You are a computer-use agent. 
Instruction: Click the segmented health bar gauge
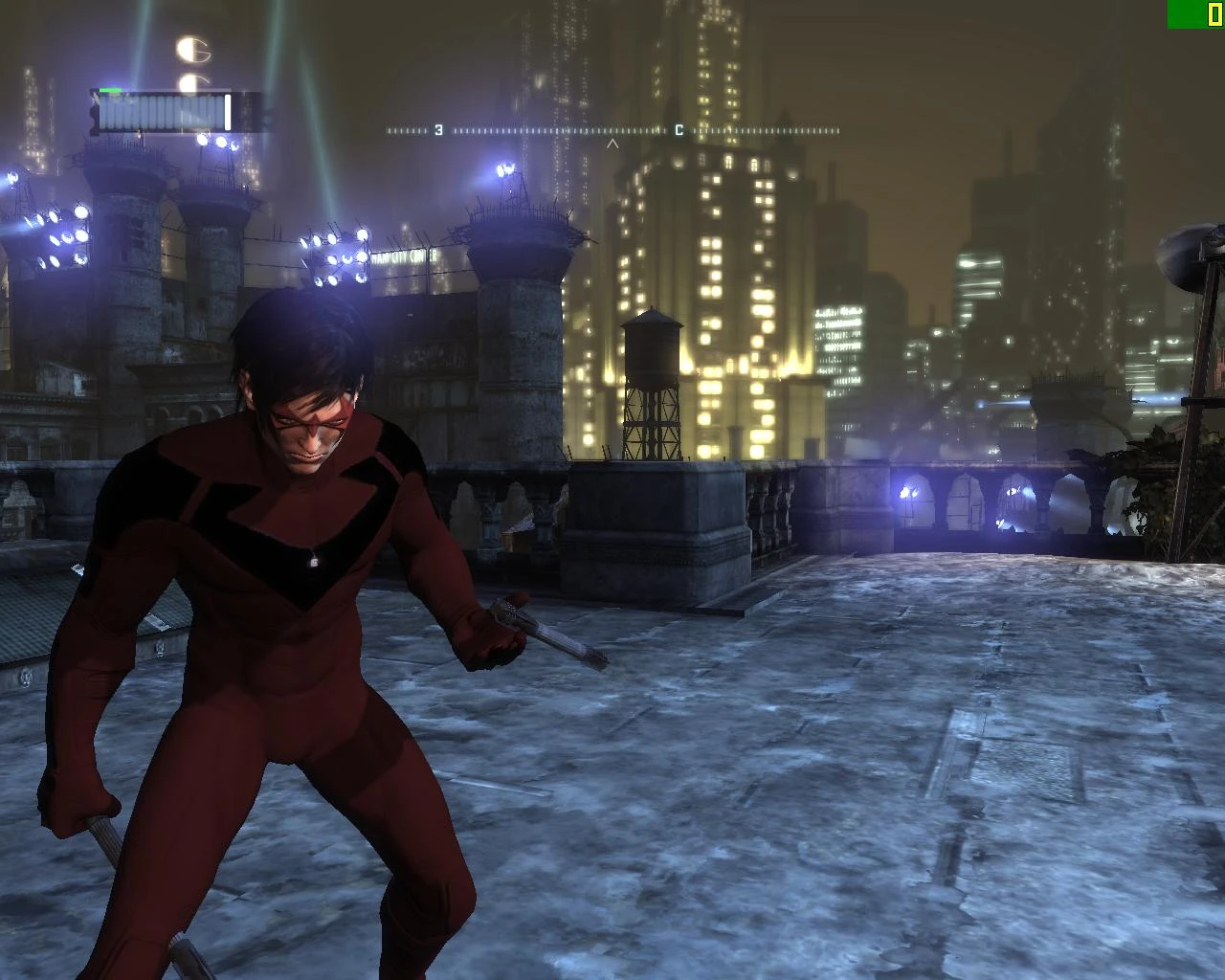point(163,108)
